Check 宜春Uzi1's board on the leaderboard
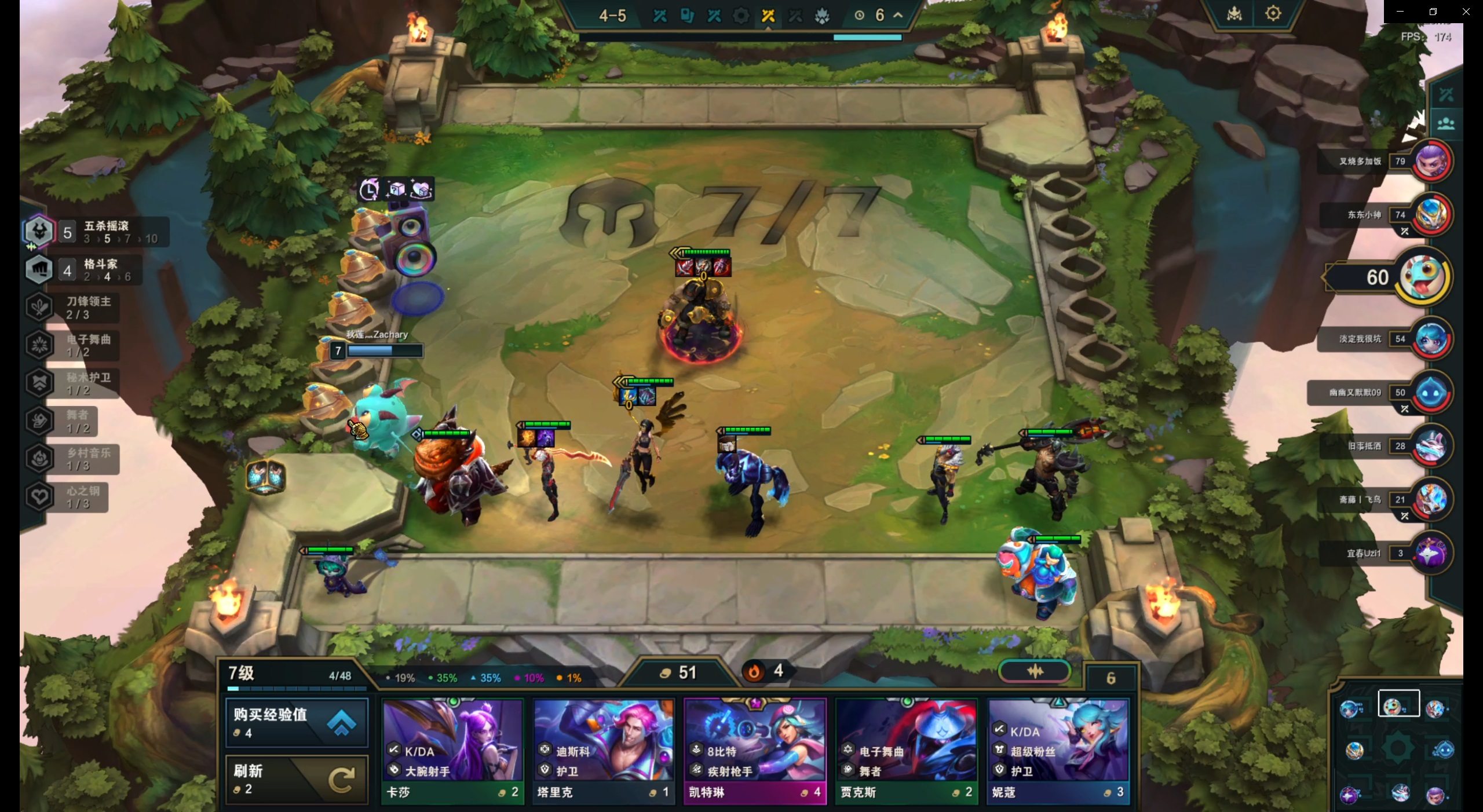1483x812 pixels. (x=1431, y=553)
